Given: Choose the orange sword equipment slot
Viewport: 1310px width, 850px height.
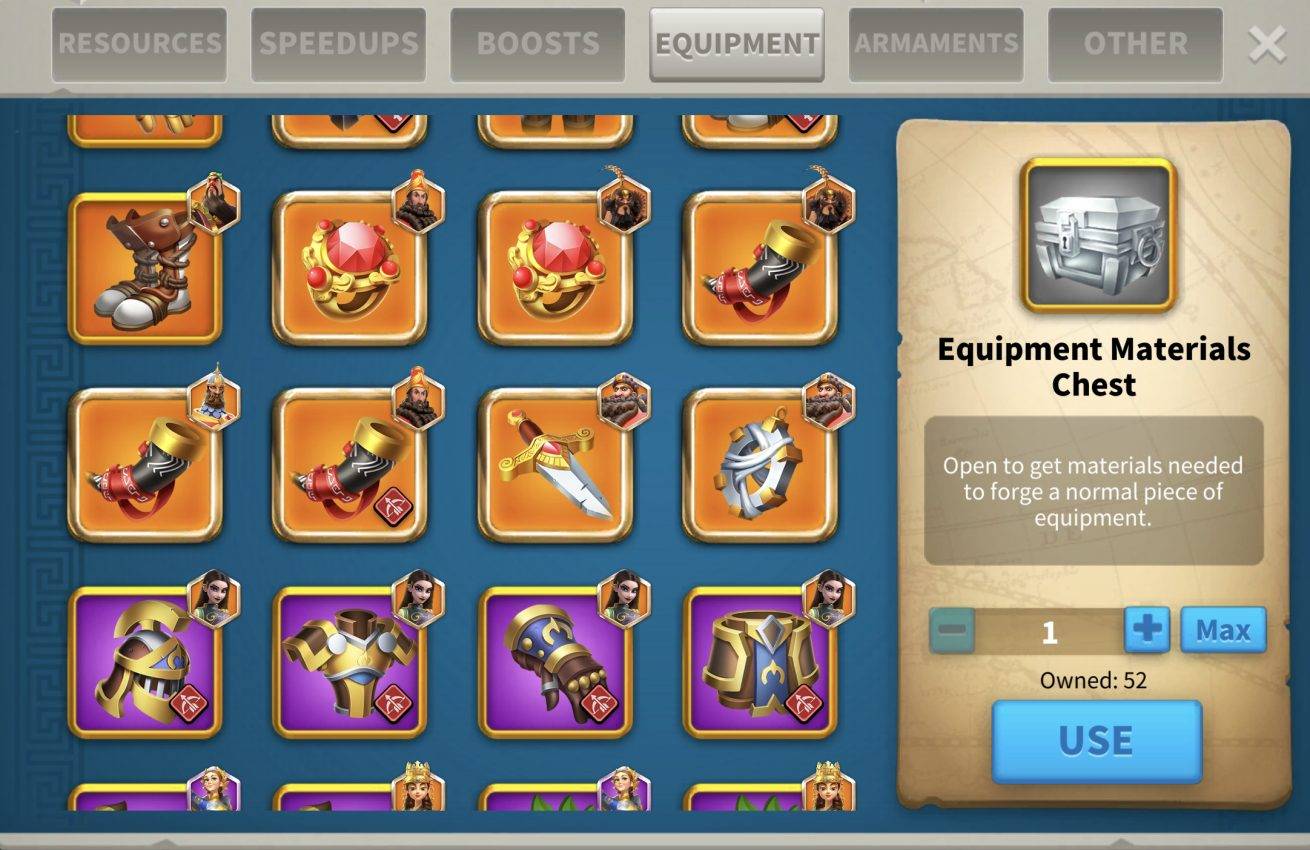Looking at the screenshot, I should (x=555, y=465).
